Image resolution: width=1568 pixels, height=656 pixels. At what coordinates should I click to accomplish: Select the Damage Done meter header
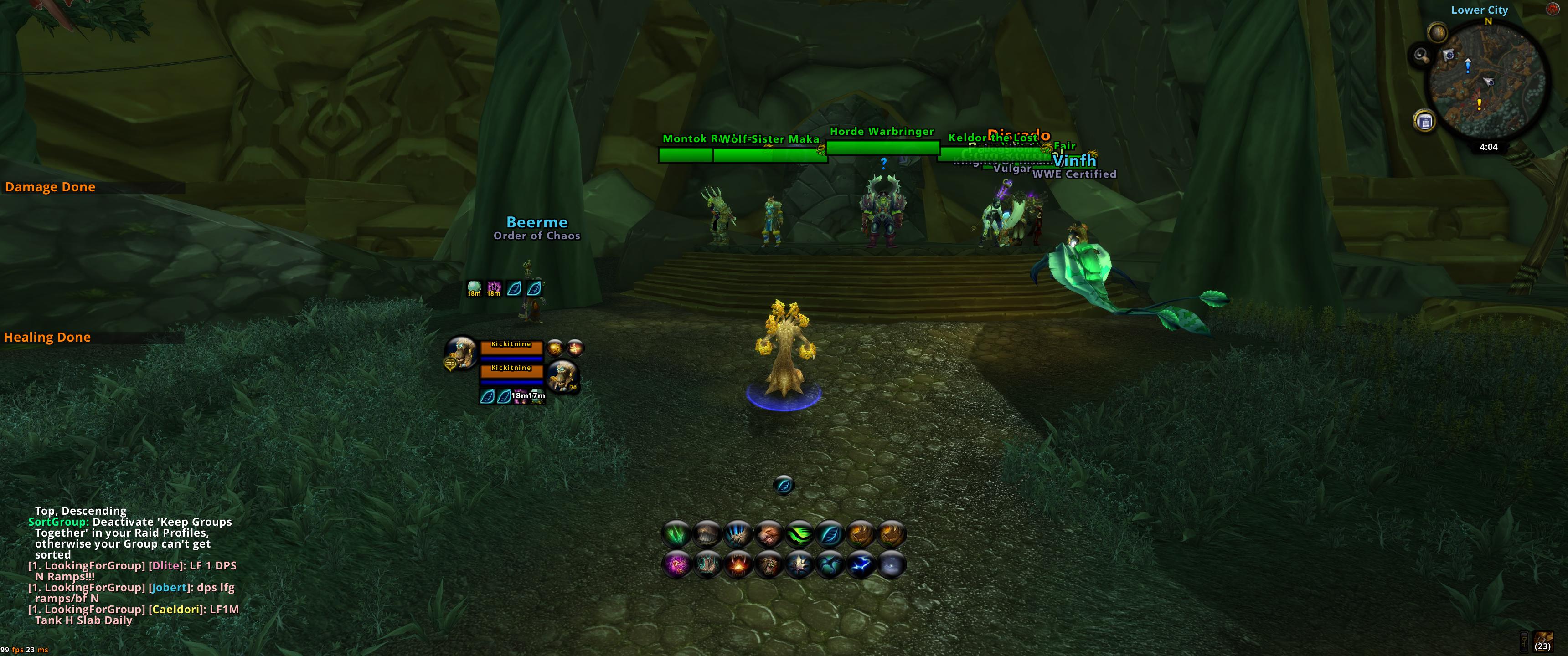[51, 187]
